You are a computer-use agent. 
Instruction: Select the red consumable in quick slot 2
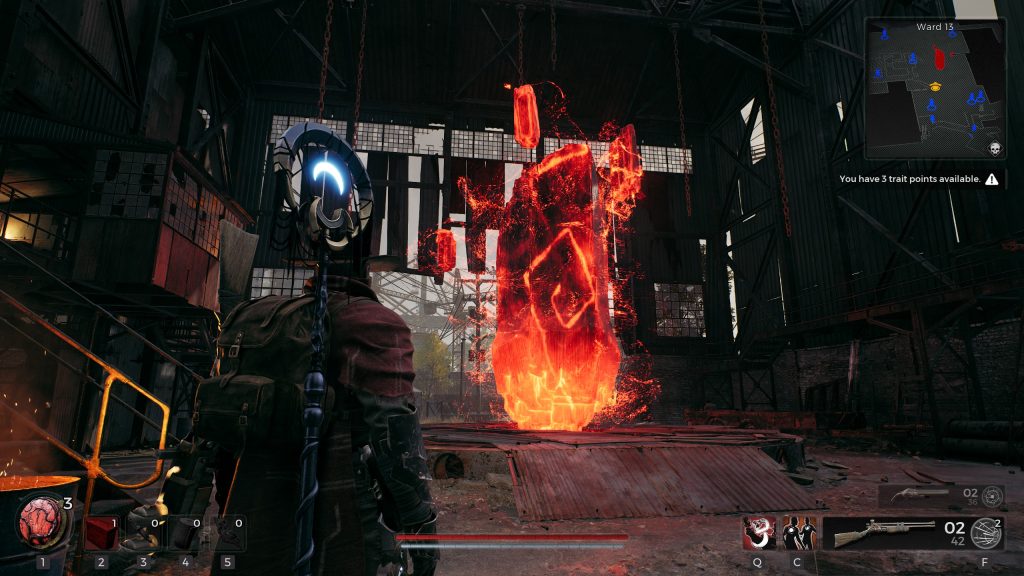(x=100, y=533)
